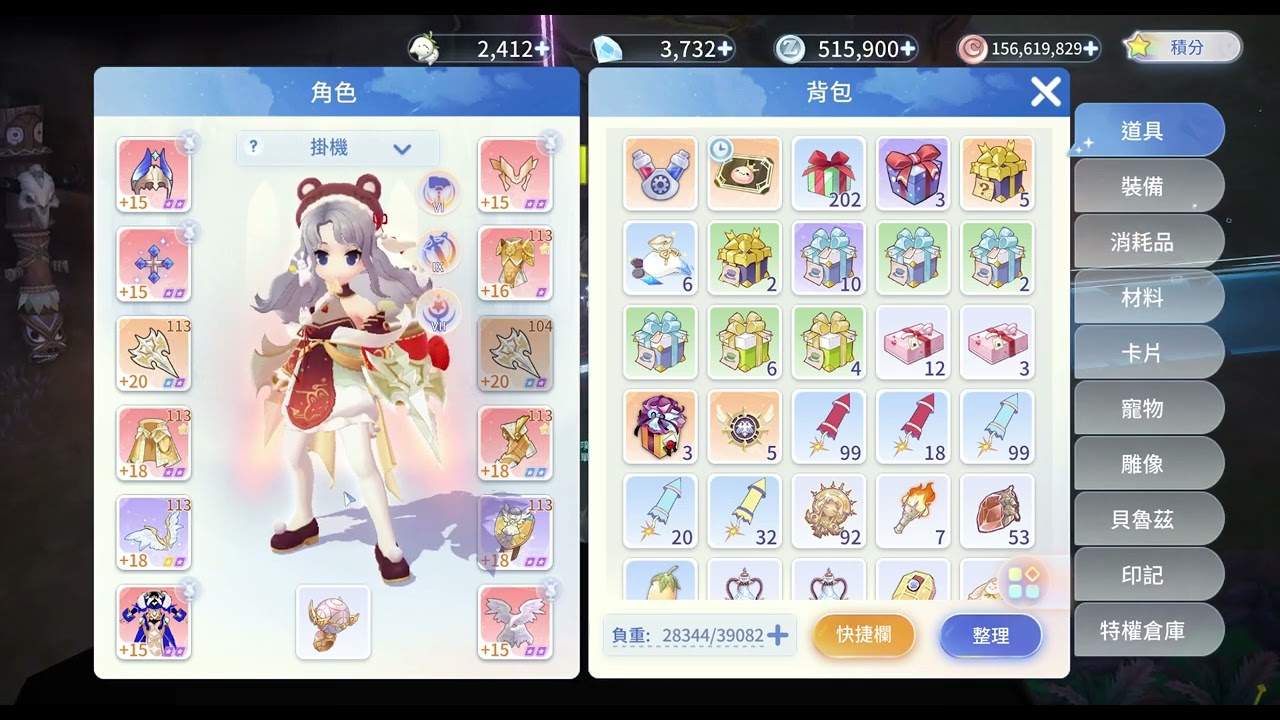
Task: Click the dual potion flask item
Action: (661, 175)
